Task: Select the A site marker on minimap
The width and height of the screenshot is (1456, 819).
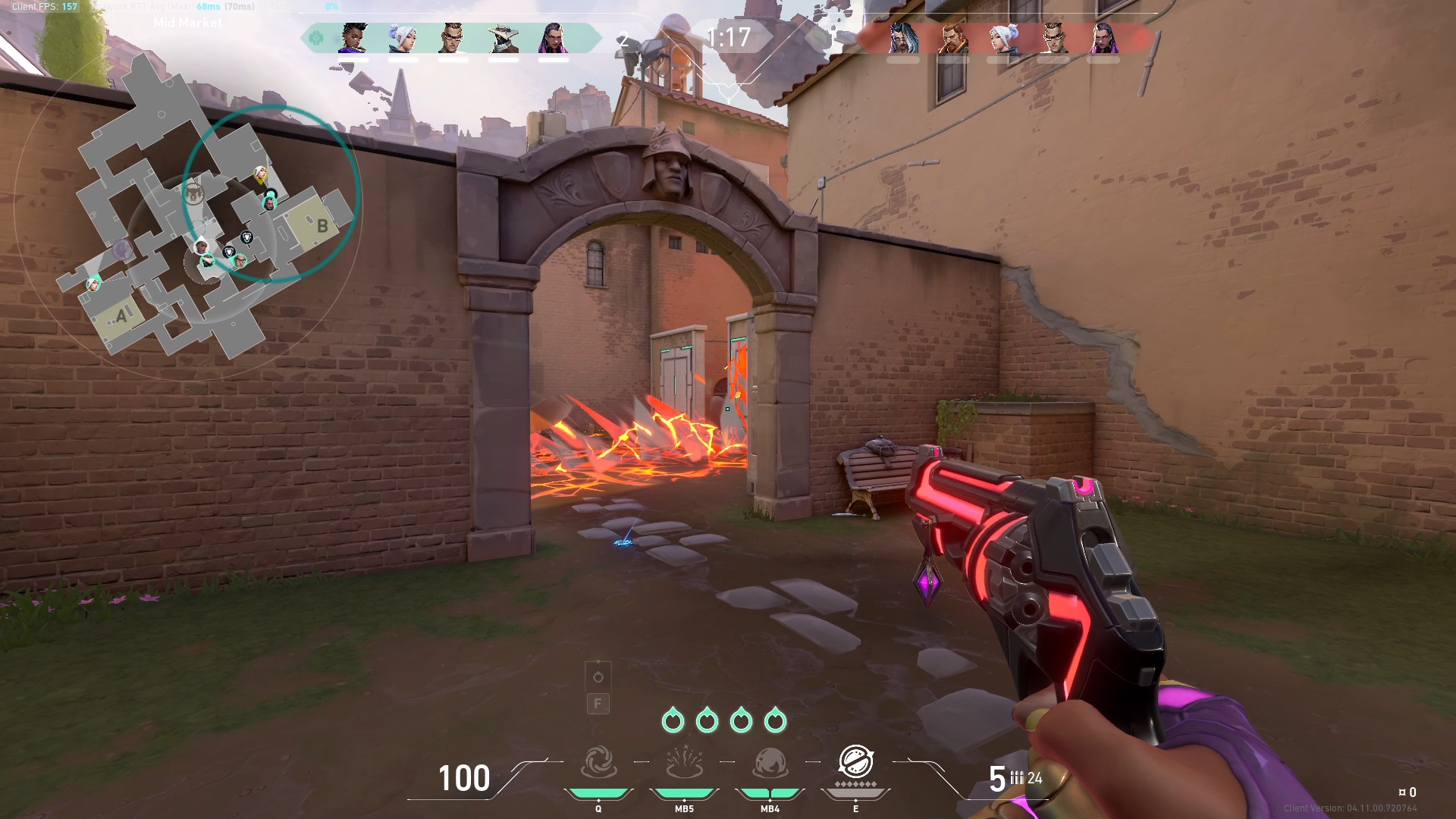Action: tap(121, 315)
